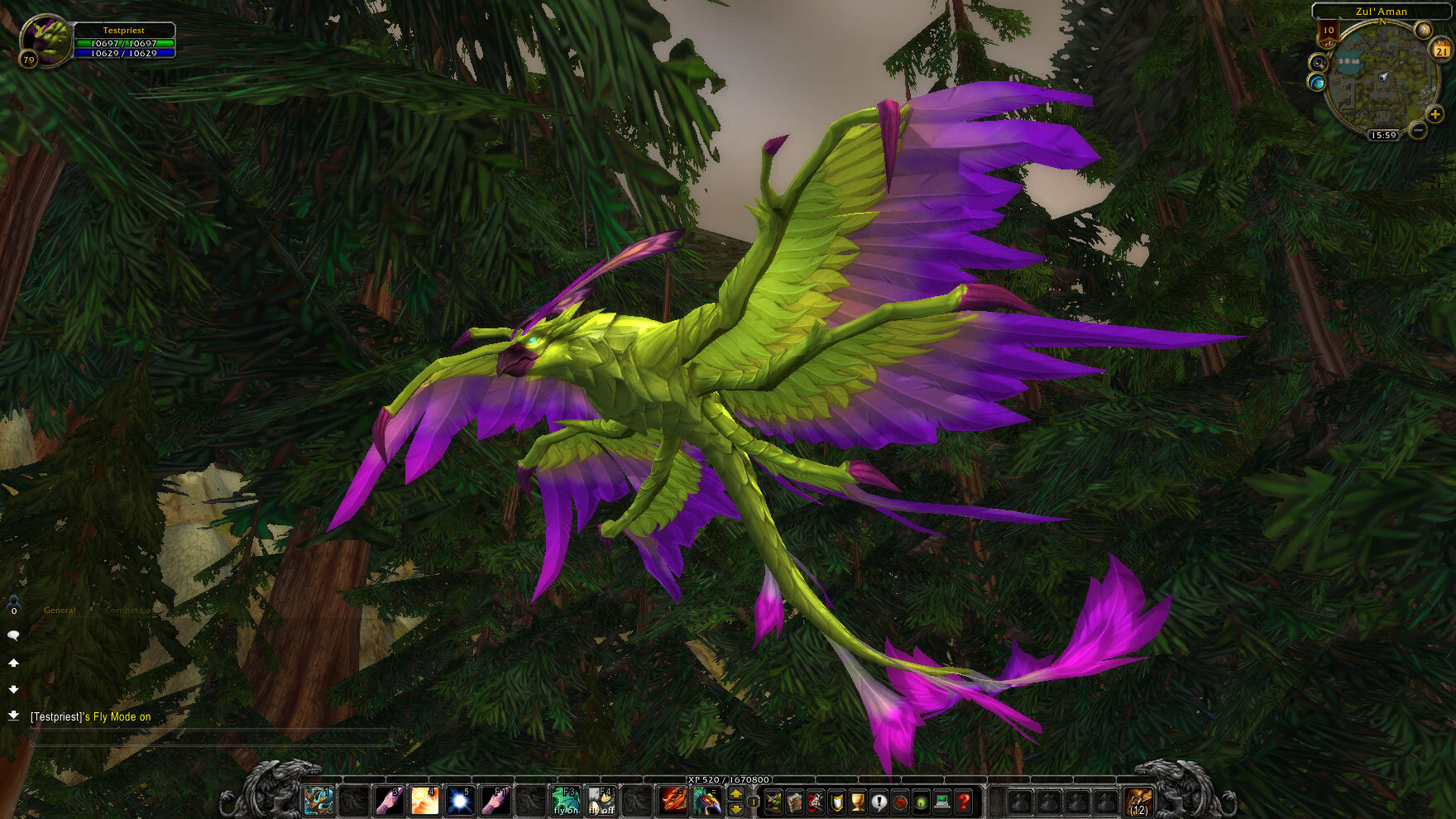Open the world map globe beside minimap
Screen dimensions: 1456x819
coord(1317,82)
